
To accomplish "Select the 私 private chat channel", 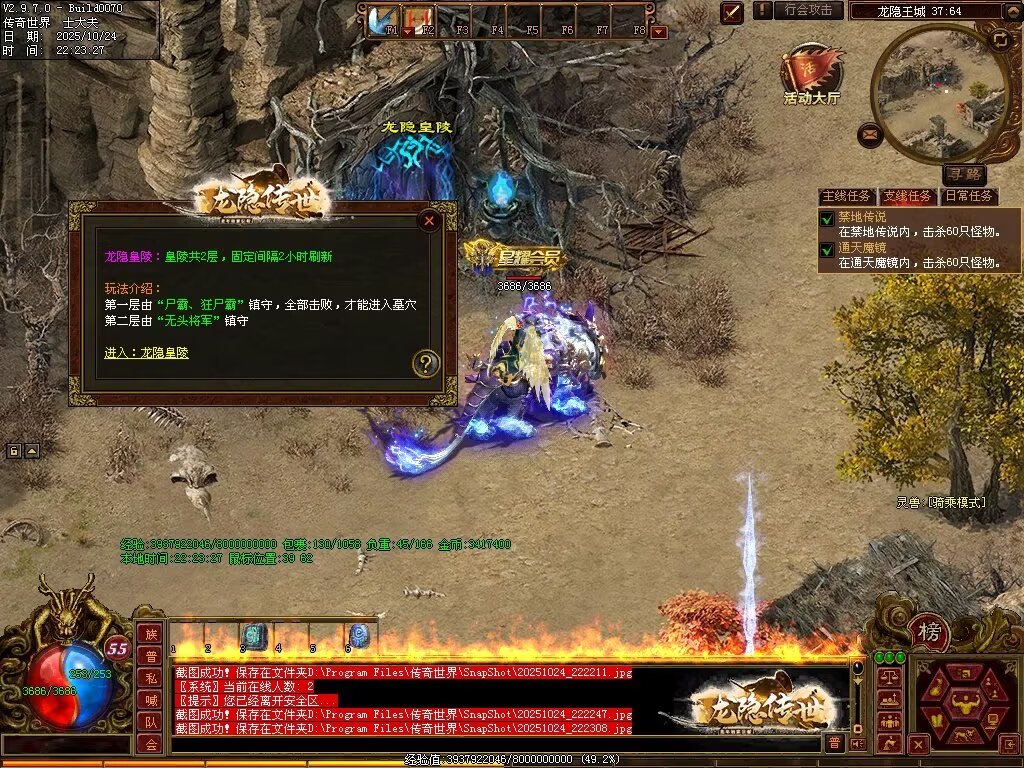I will coord(150,677).
